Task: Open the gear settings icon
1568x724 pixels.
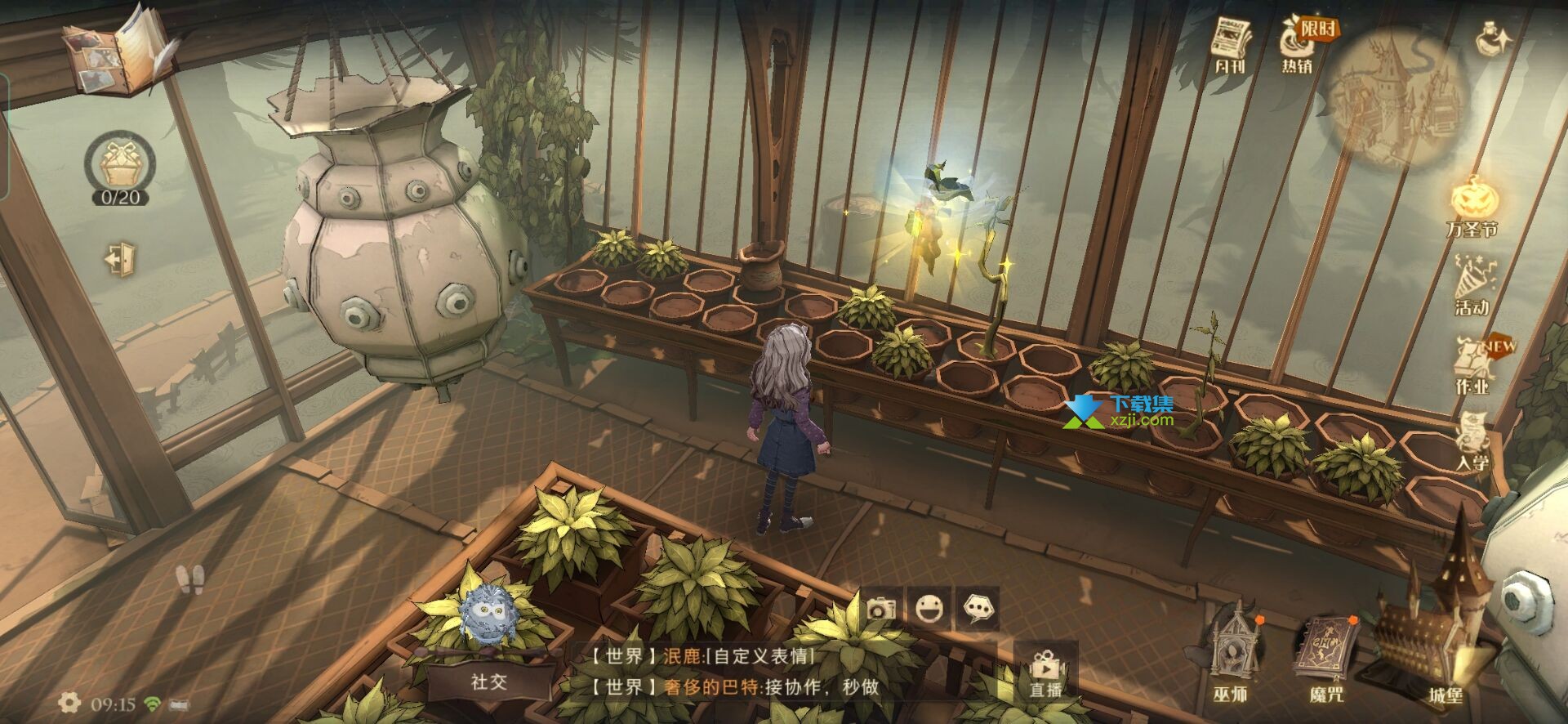Action: coord(69,703)
